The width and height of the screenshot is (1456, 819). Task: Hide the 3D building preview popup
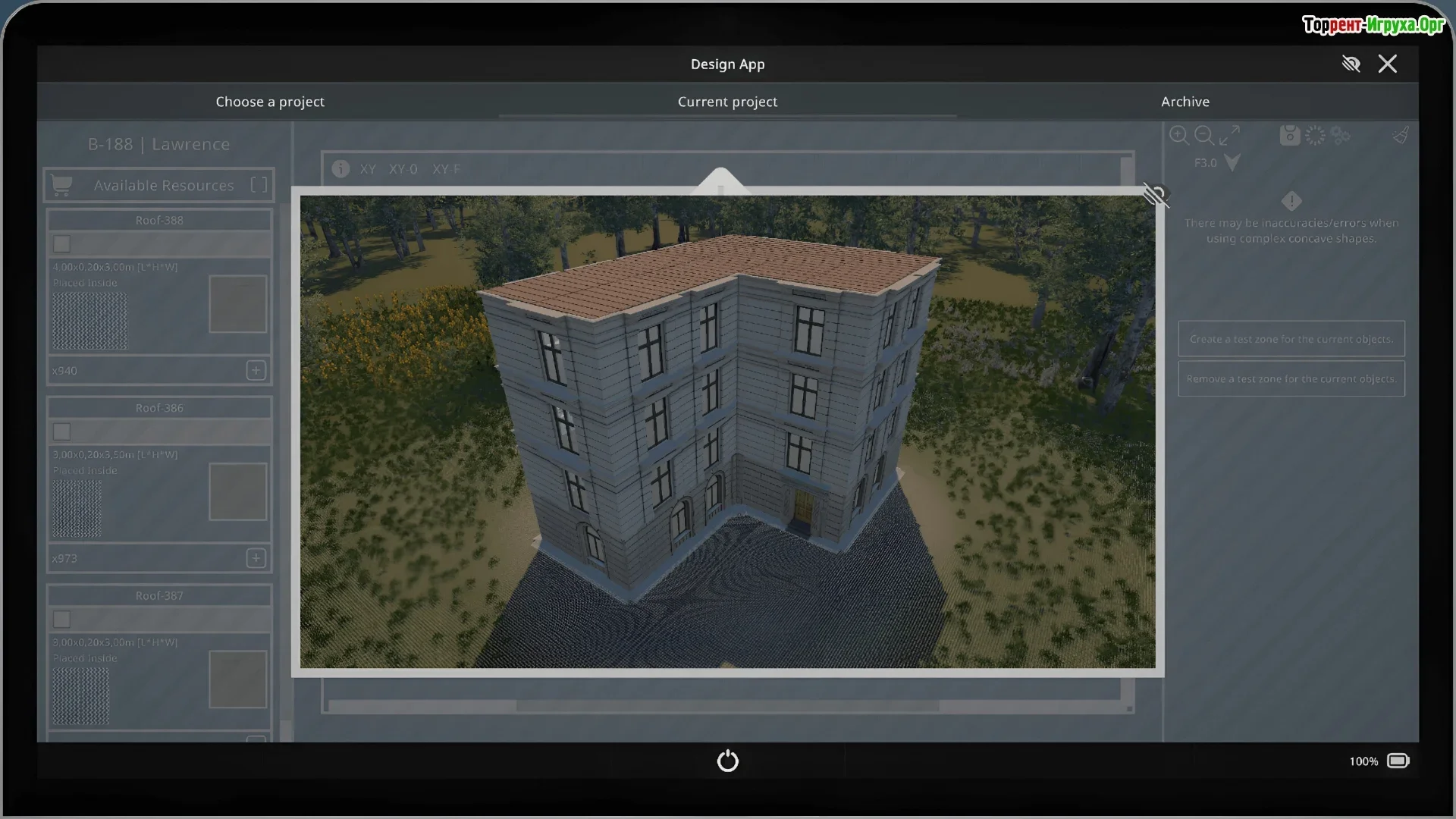(1155, 196)
